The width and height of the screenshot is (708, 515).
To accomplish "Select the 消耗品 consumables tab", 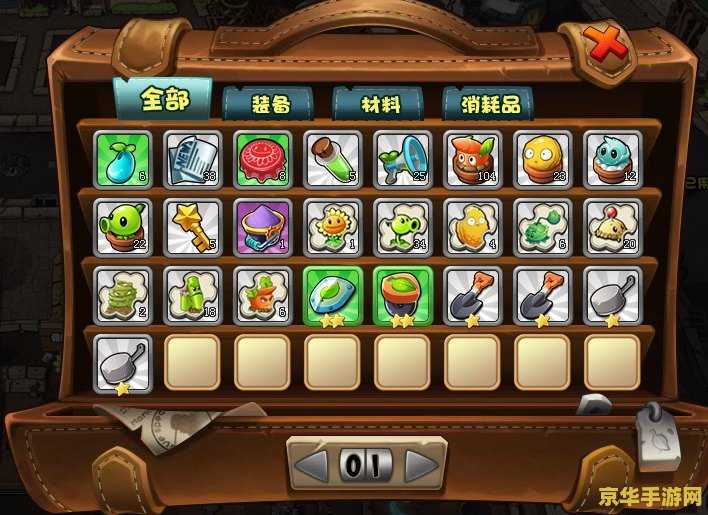I will click(488, 103).
